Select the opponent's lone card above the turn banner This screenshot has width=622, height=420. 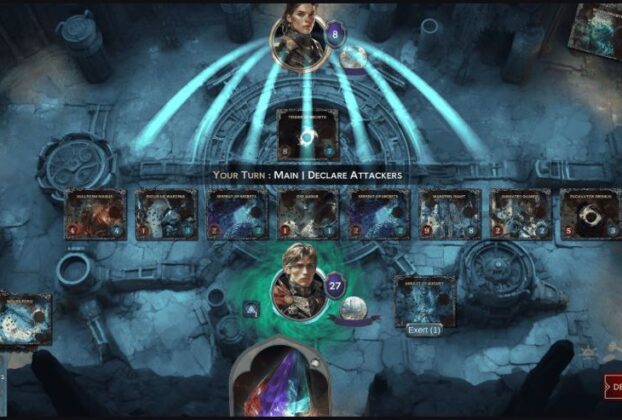coord(307,135)
